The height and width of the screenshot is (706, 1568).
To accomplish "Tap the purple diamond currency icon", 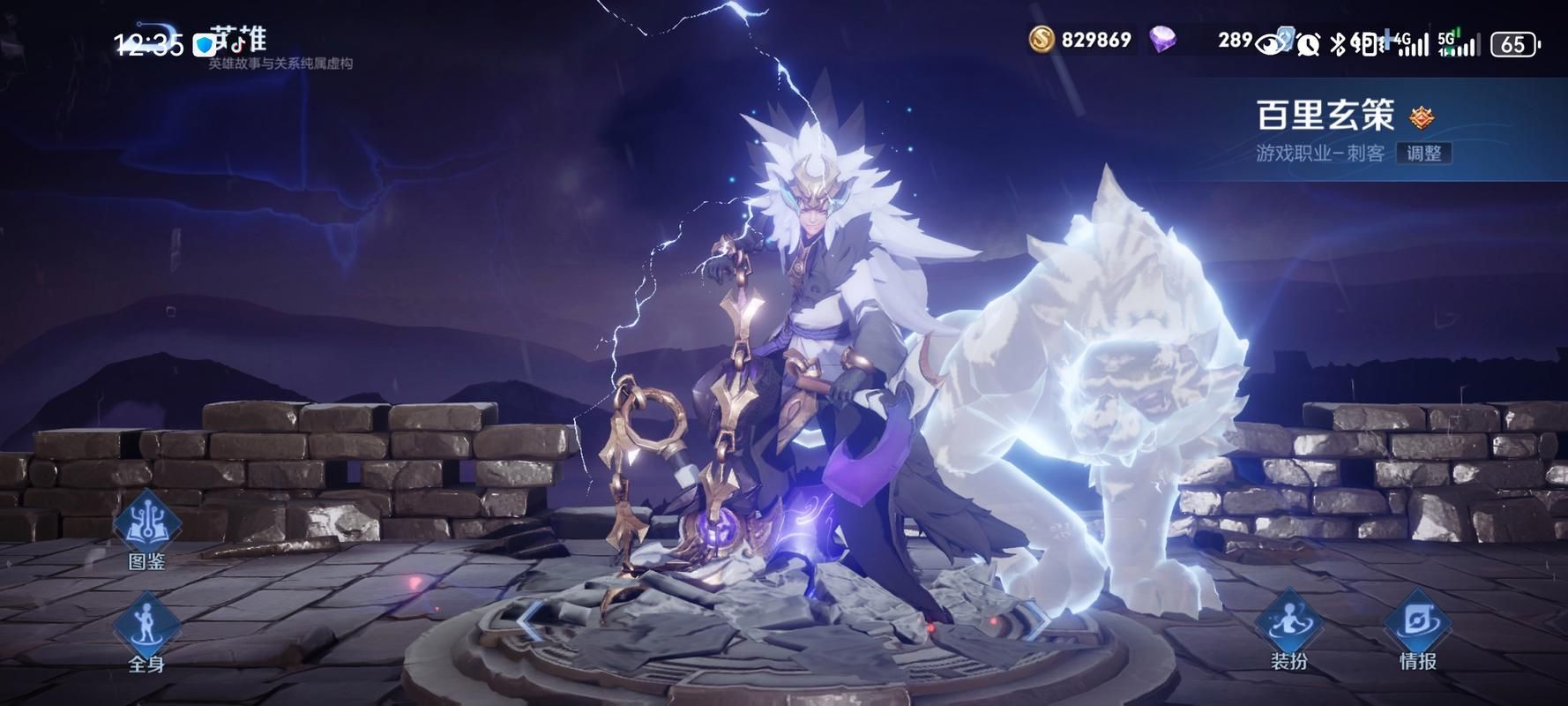I will [x=1163, y=40].
